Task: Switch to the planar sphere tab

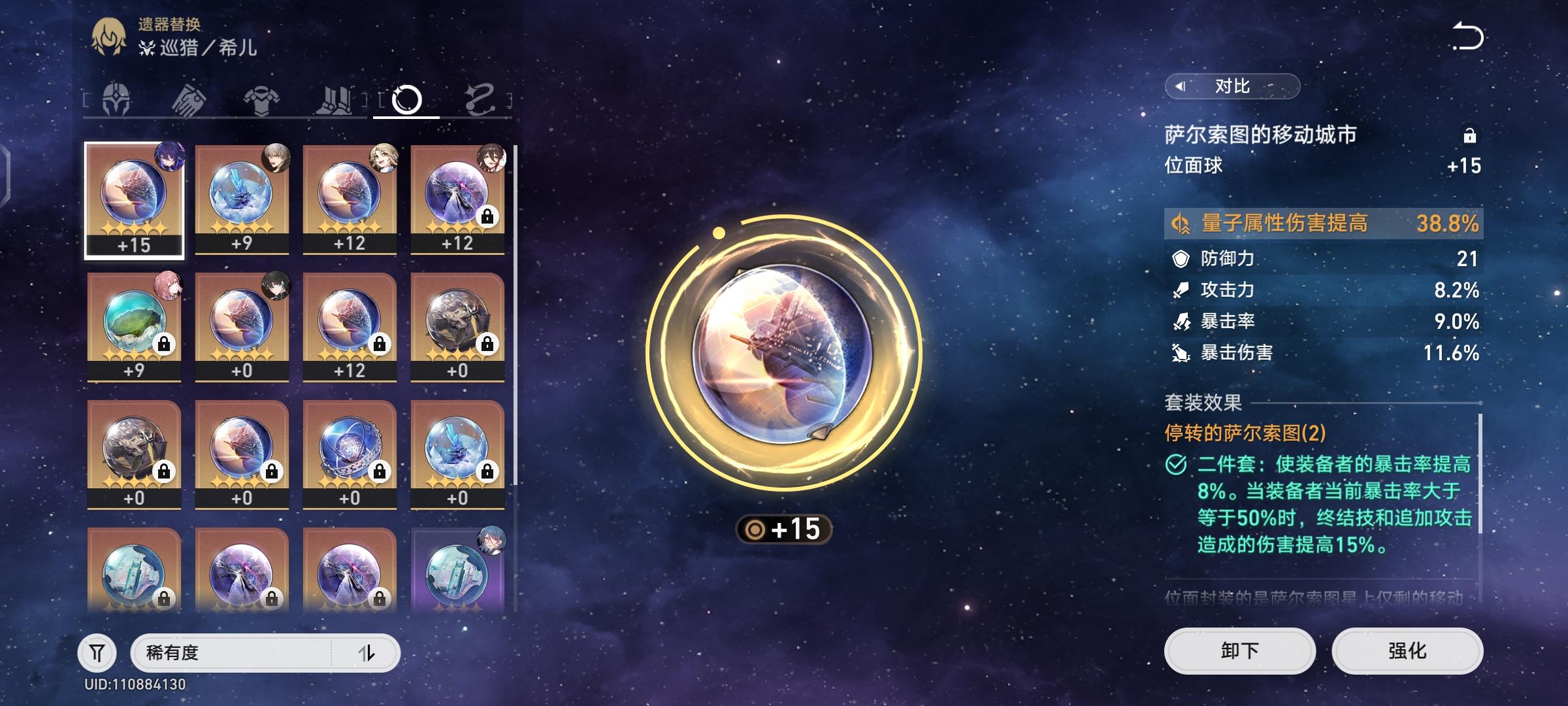Action: click(408, 98)
